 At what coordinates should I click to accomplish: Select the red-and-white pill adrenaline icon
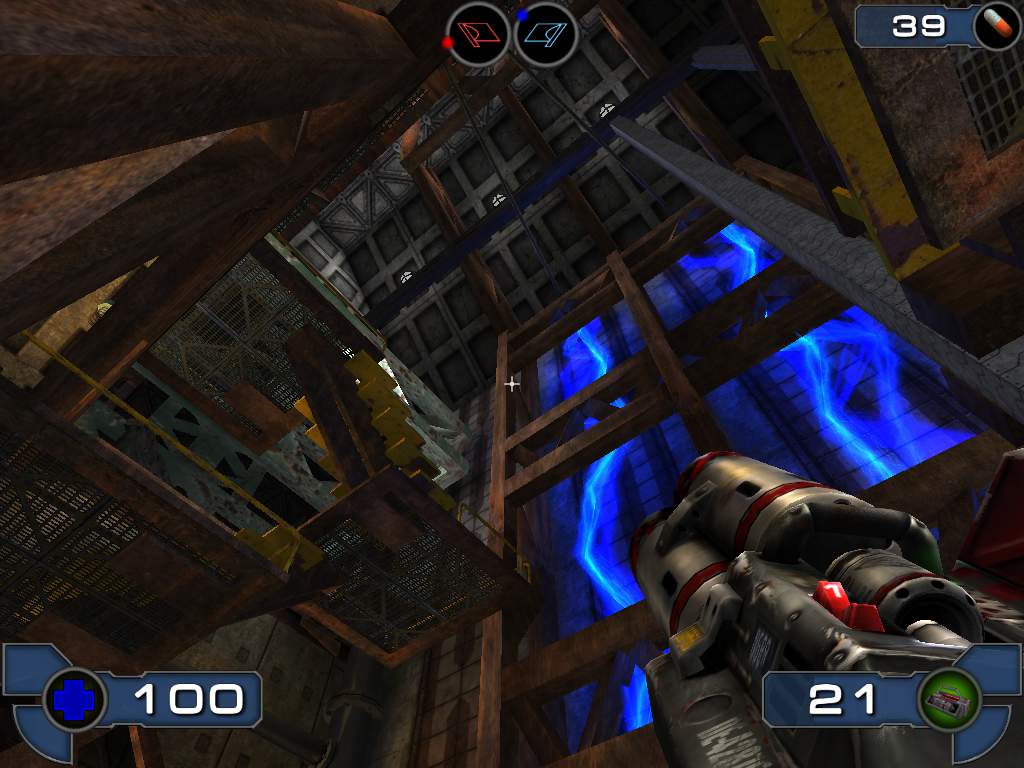pyautogui.click(x=996, y=25)
